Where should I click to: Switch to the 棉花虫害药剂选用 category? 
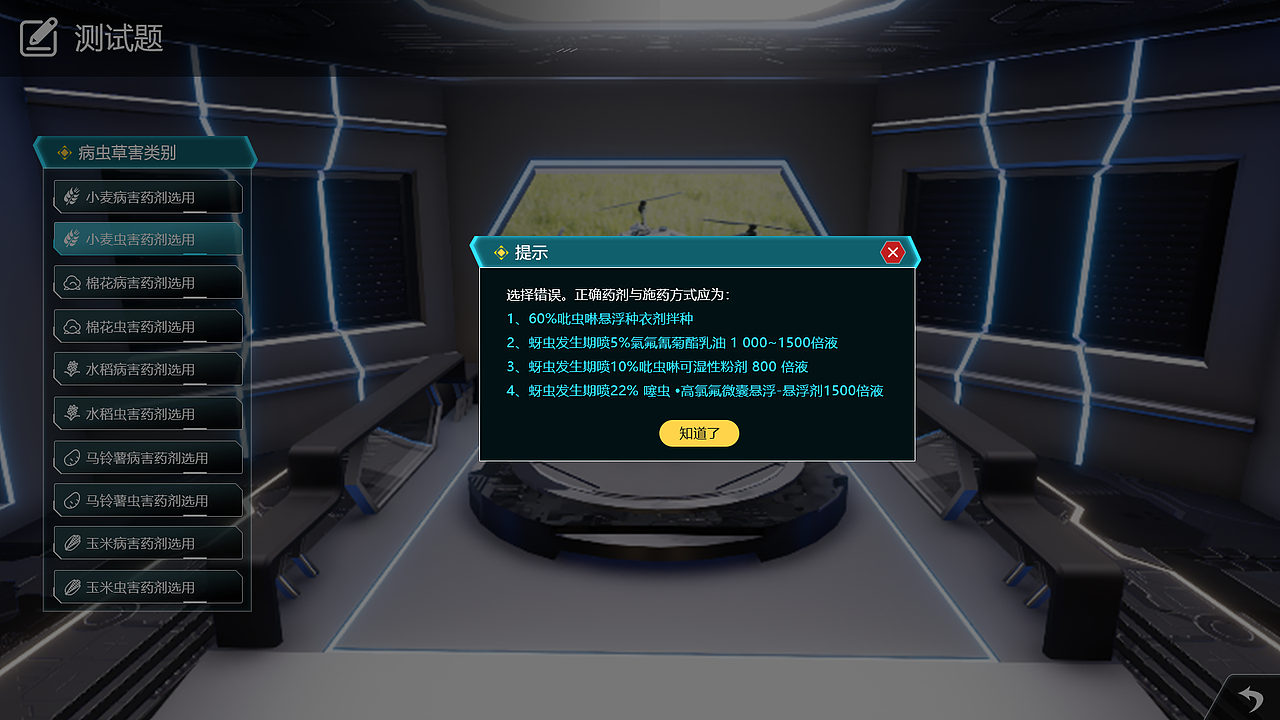150,326
